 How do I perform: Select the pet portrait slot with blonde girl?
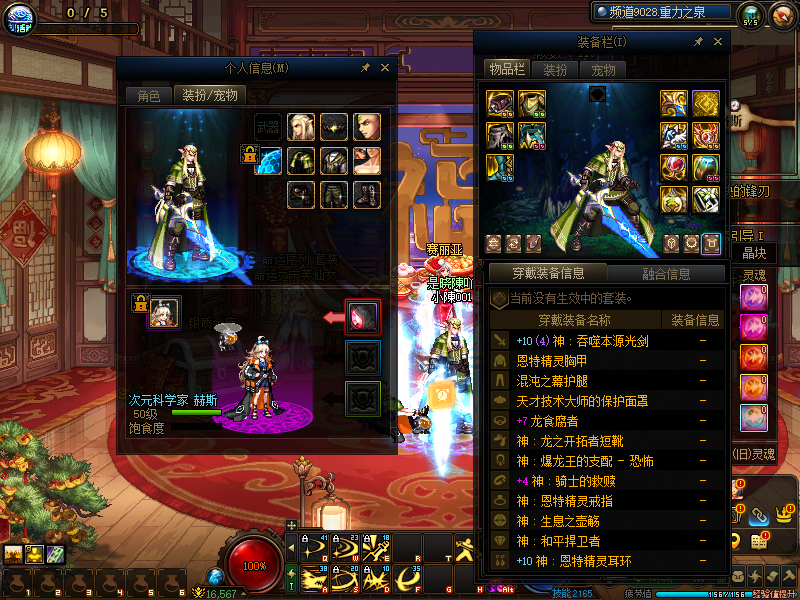click(x=165, y=312)
